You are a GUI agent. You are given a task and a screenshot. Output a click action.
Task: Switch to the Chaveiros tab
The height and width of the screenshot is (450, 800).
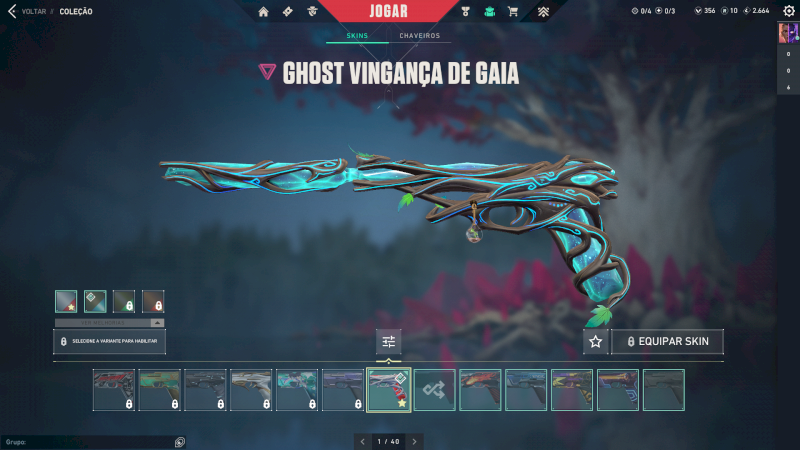(419, 36)
